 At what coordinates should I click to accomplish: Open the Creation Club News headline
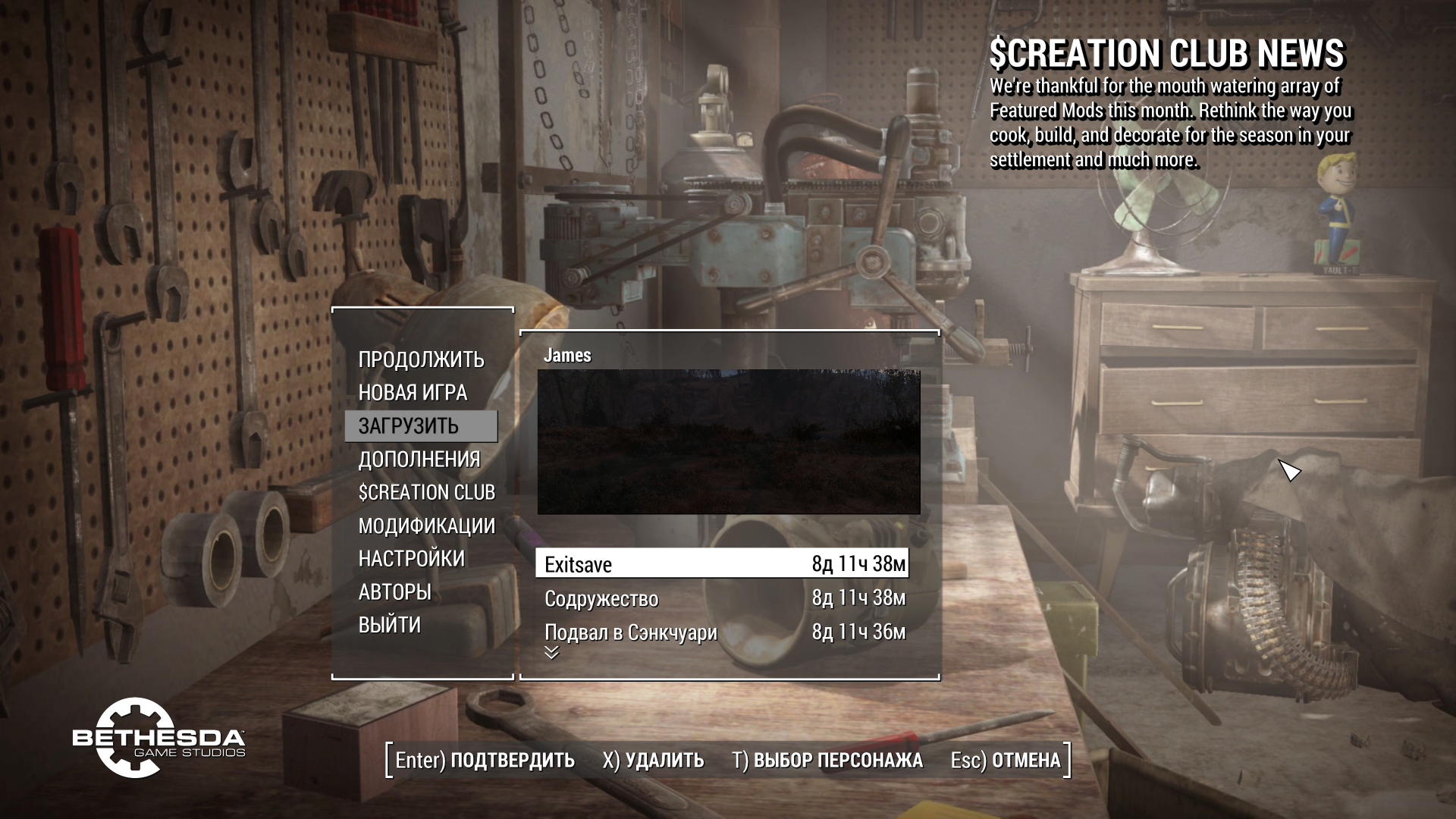[x=1166, y=54]
